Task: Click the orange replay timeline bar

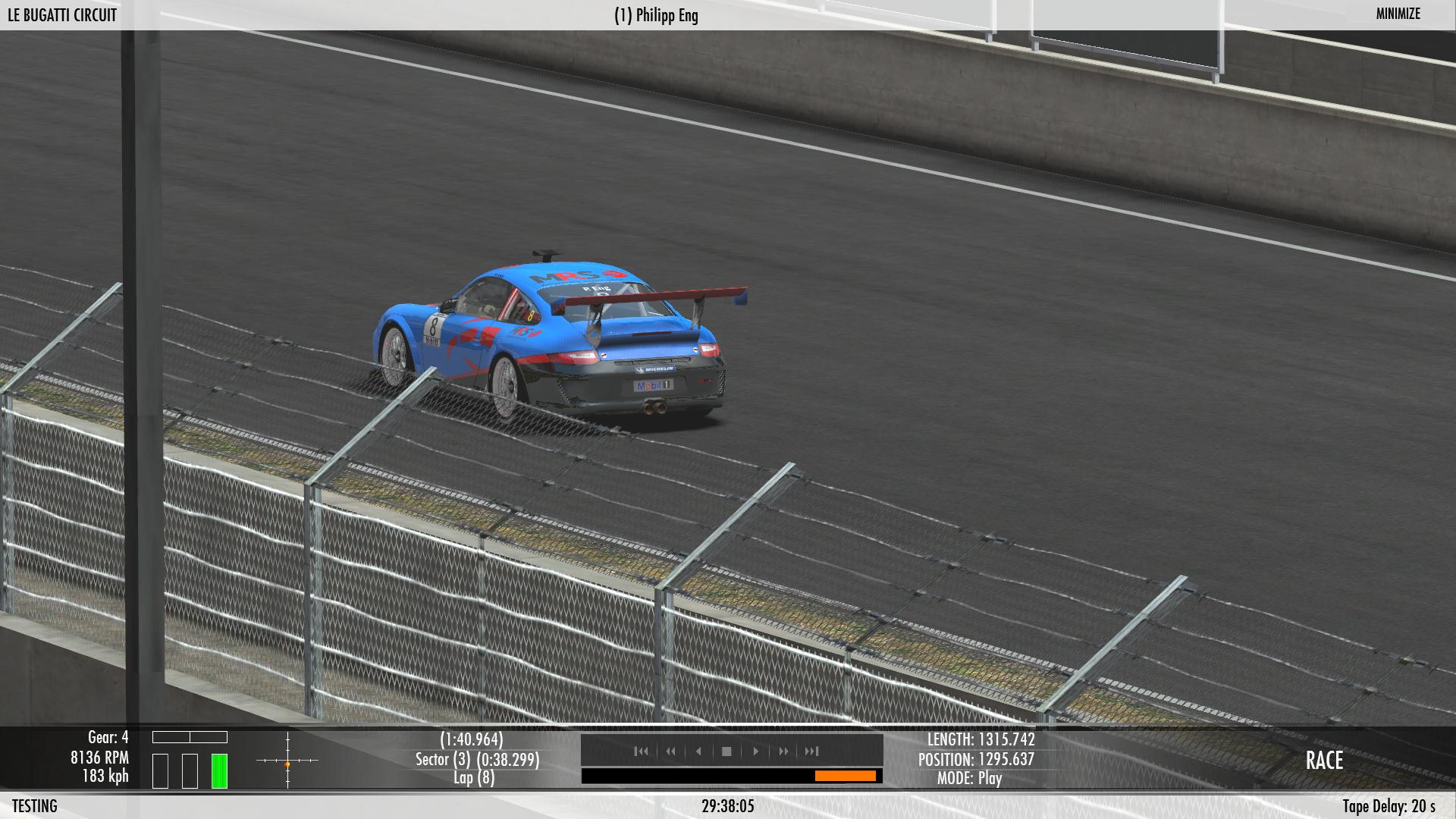Action: [845, 776]
